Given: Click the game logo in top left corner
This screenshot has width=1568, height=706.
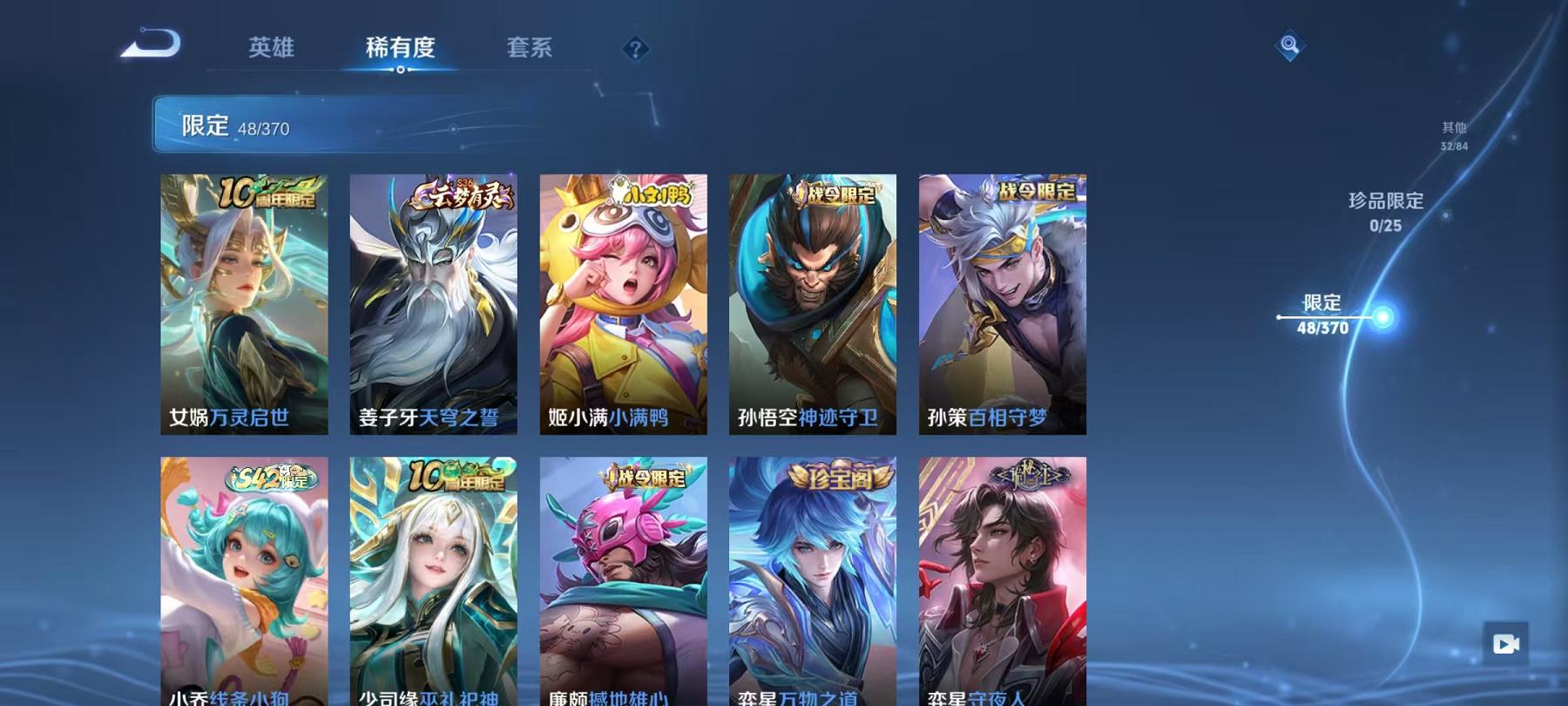Looking at the screenshot, I should pyautogui.click(x=153, y=42).
